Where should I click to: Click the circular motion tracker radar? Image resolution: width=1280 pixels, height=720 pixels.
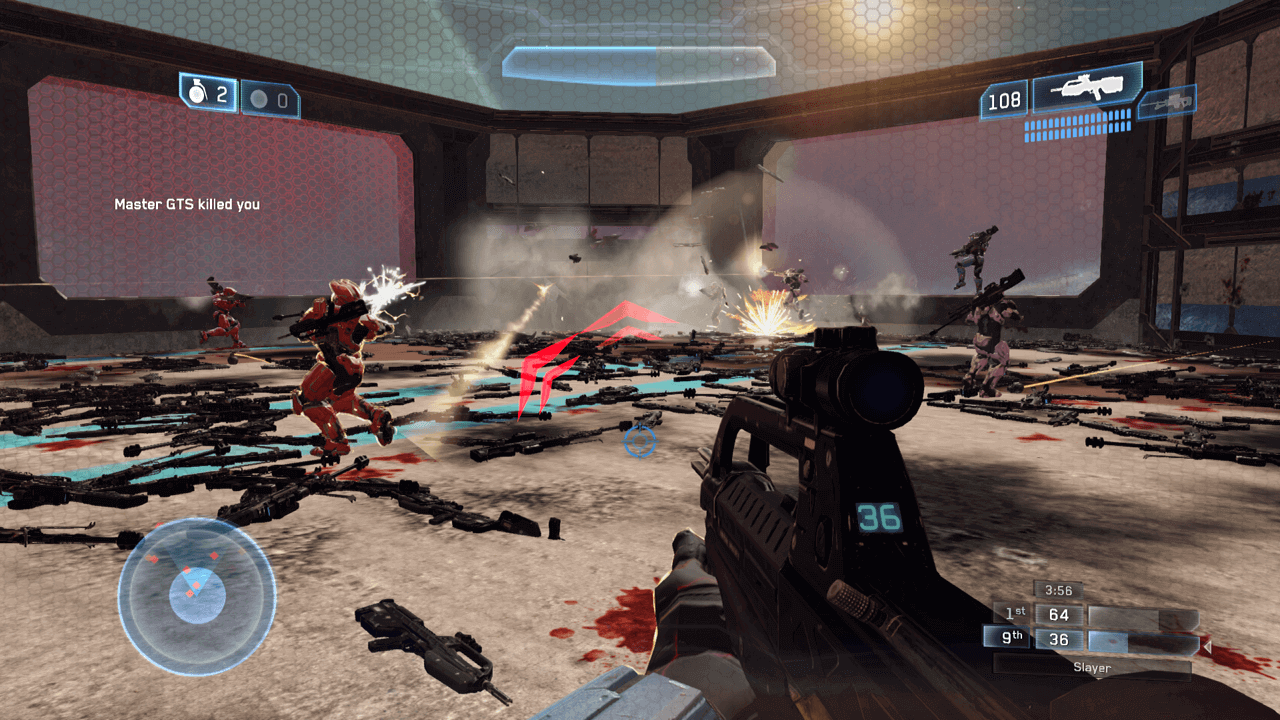pos(196,596)
